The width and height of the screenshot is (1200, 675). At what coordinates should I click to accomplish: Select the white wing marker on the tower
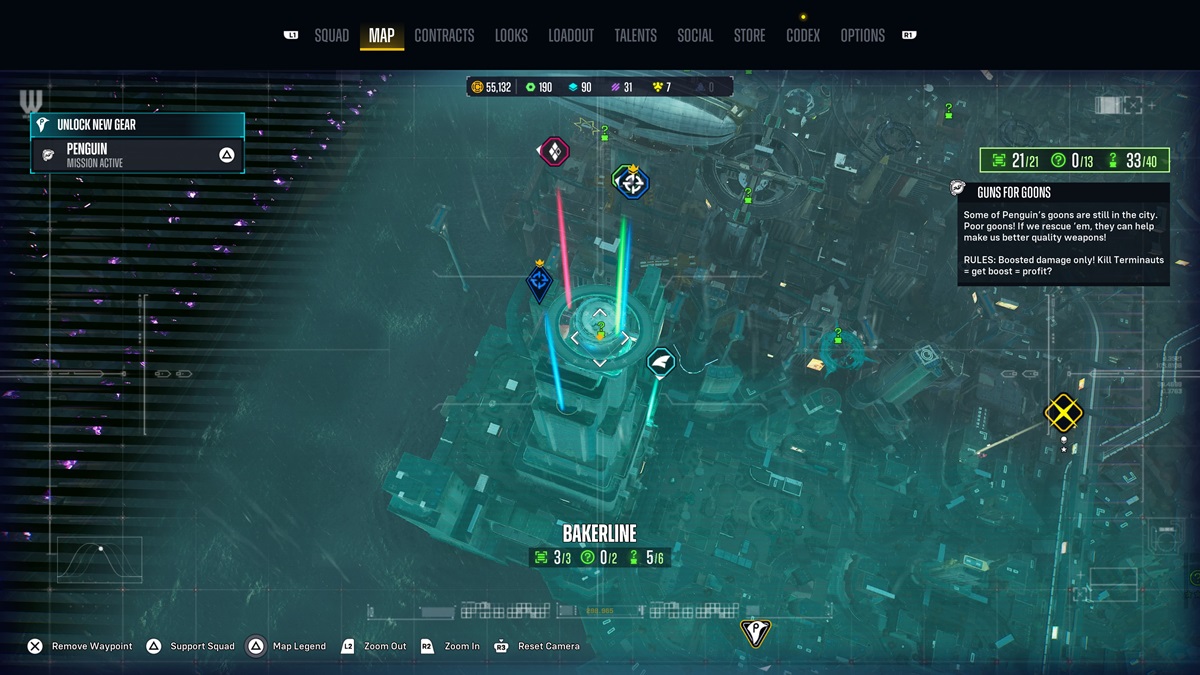[x=661, y=360]
